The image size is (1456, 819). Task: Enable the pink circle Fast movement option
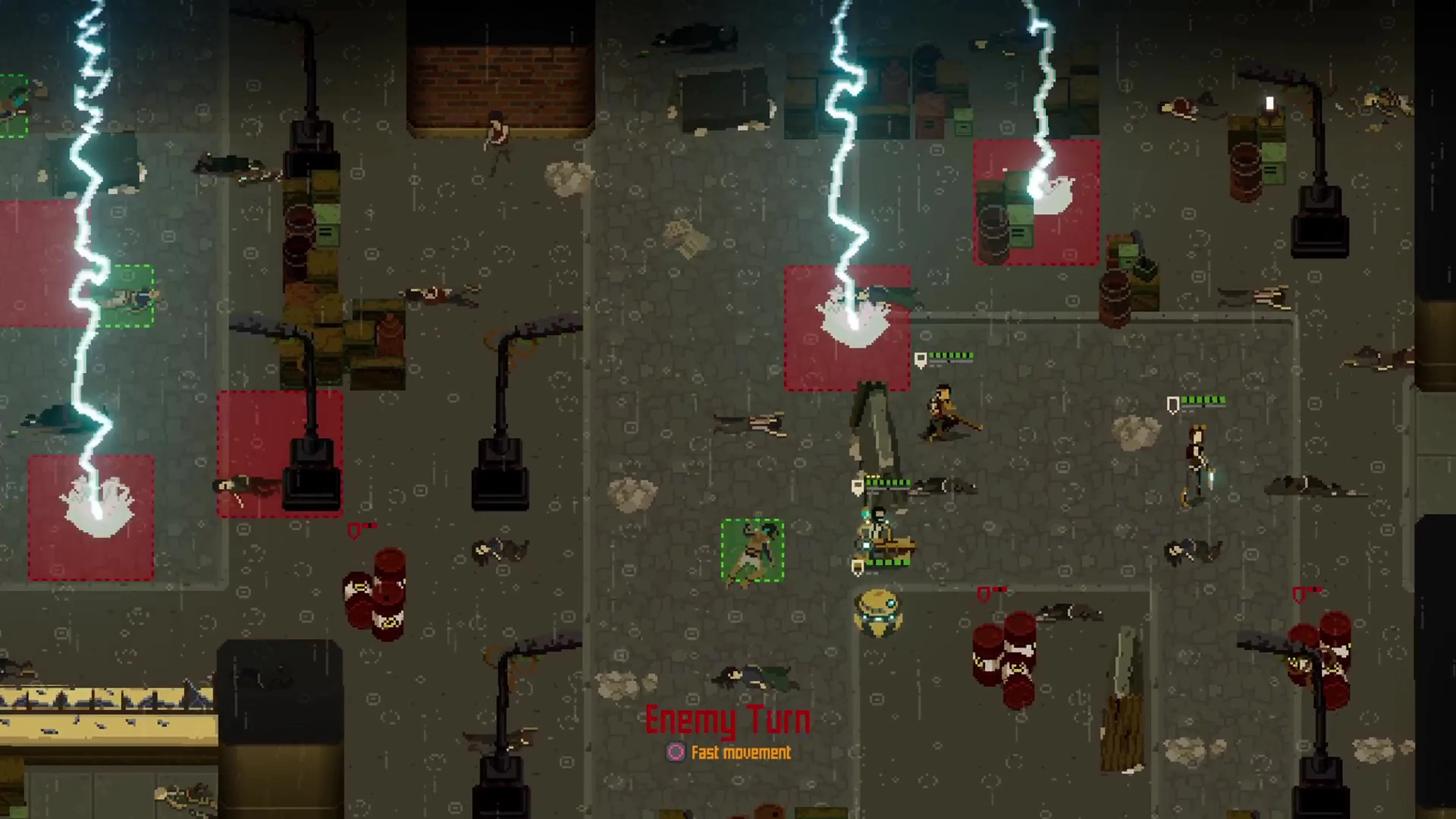pyautogui.click(x=676, y=753)
